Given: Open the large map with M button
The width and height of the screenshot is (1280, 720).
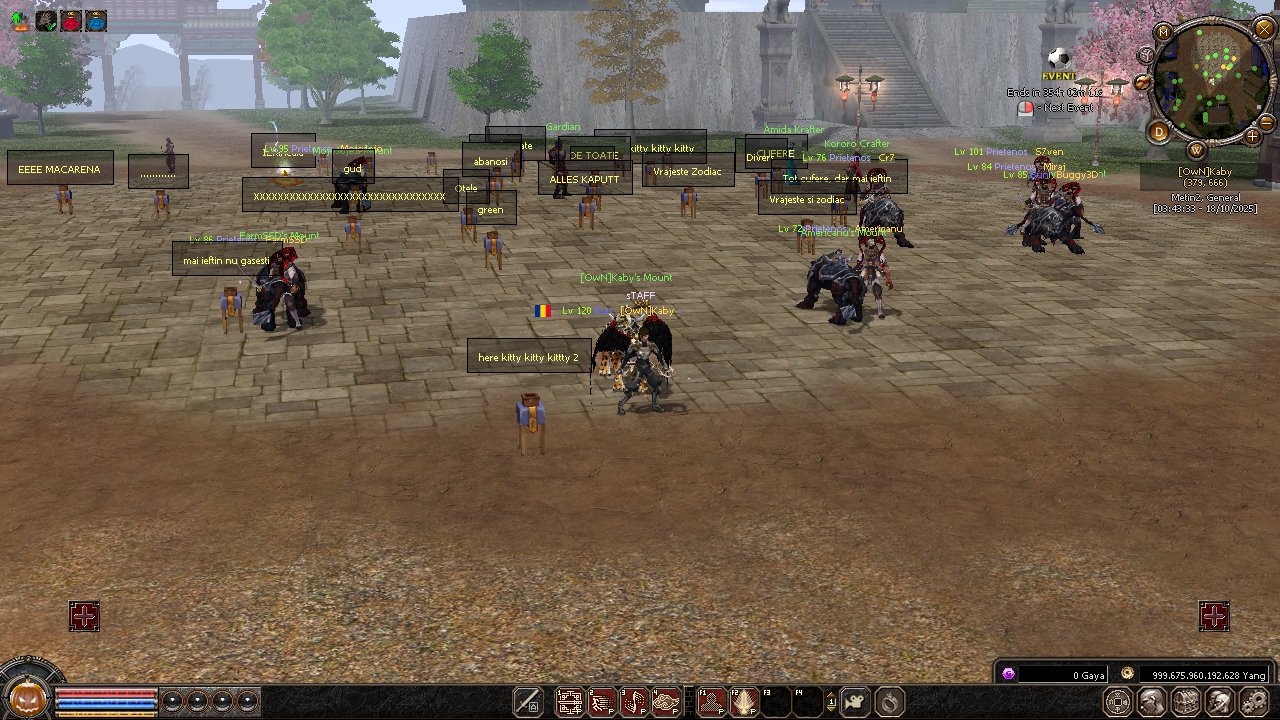Looking at the screenshot, I should pyautogui.click(x=1164, y=32).
